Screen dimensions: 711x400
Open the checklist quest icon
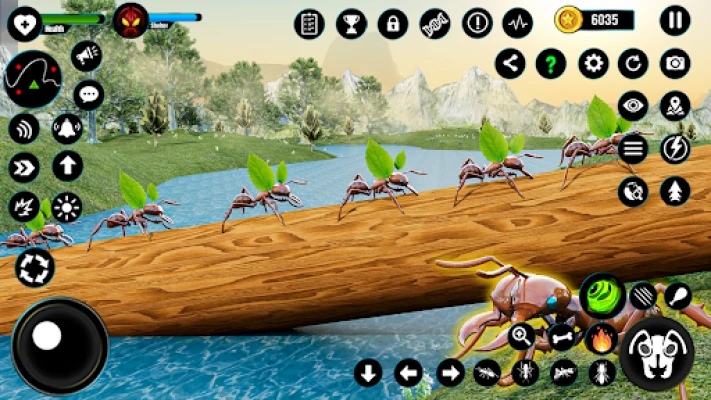click(x=309, y=23)
